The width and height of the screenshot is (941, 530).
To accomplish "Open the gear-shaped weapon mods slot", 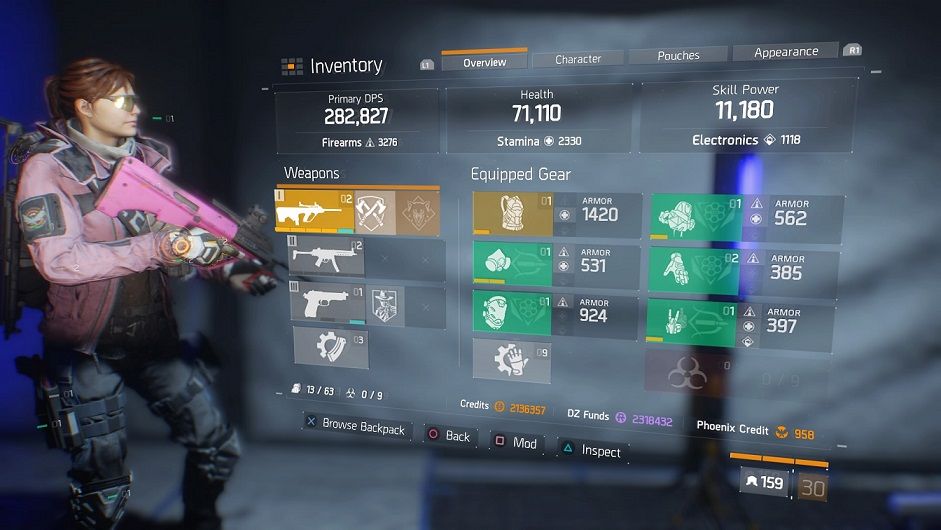I will (x=330, y=346).
